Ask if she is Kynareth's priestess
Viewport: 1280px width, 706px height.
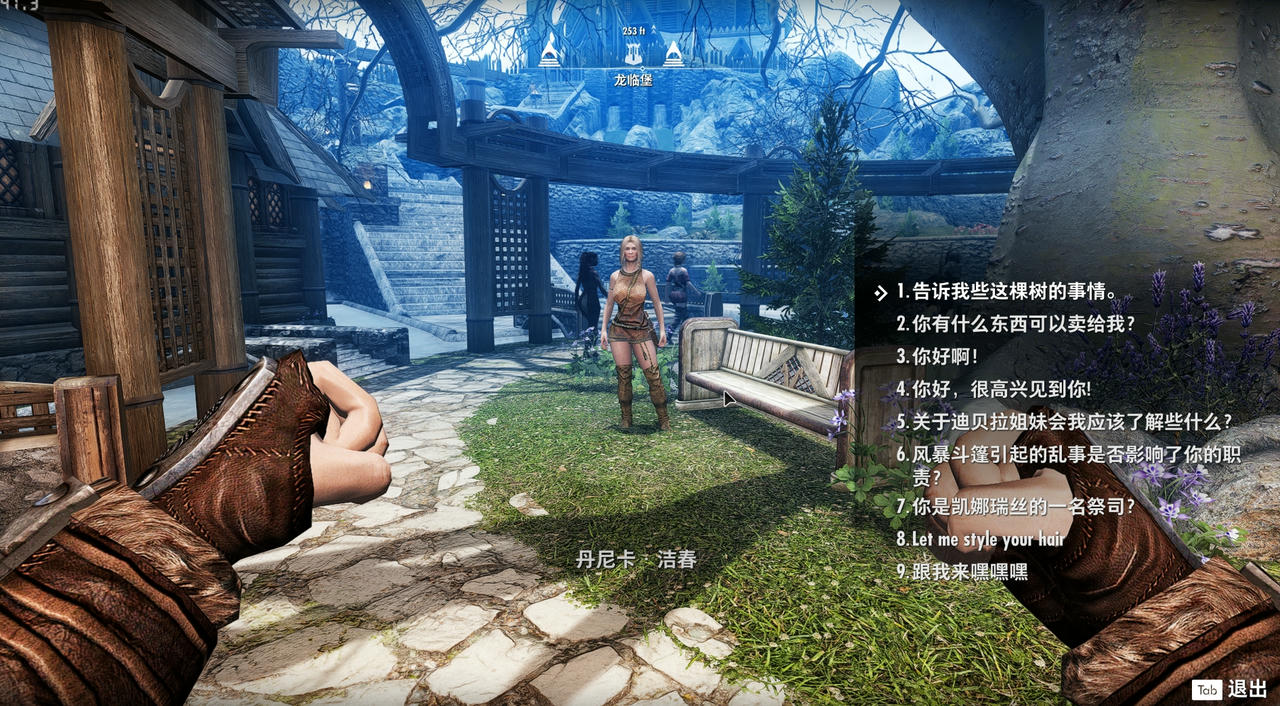[x=1016, y=507]
